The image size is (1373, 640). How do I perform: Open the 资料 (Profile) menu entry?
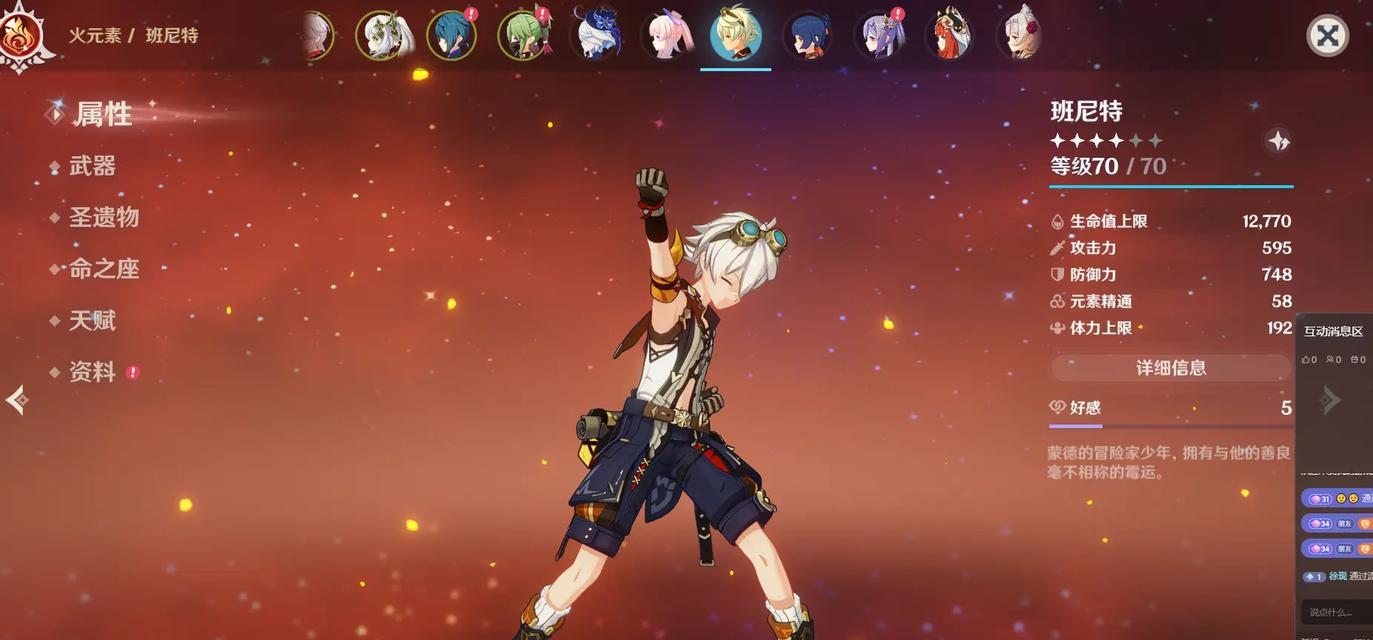click(92, 372)
